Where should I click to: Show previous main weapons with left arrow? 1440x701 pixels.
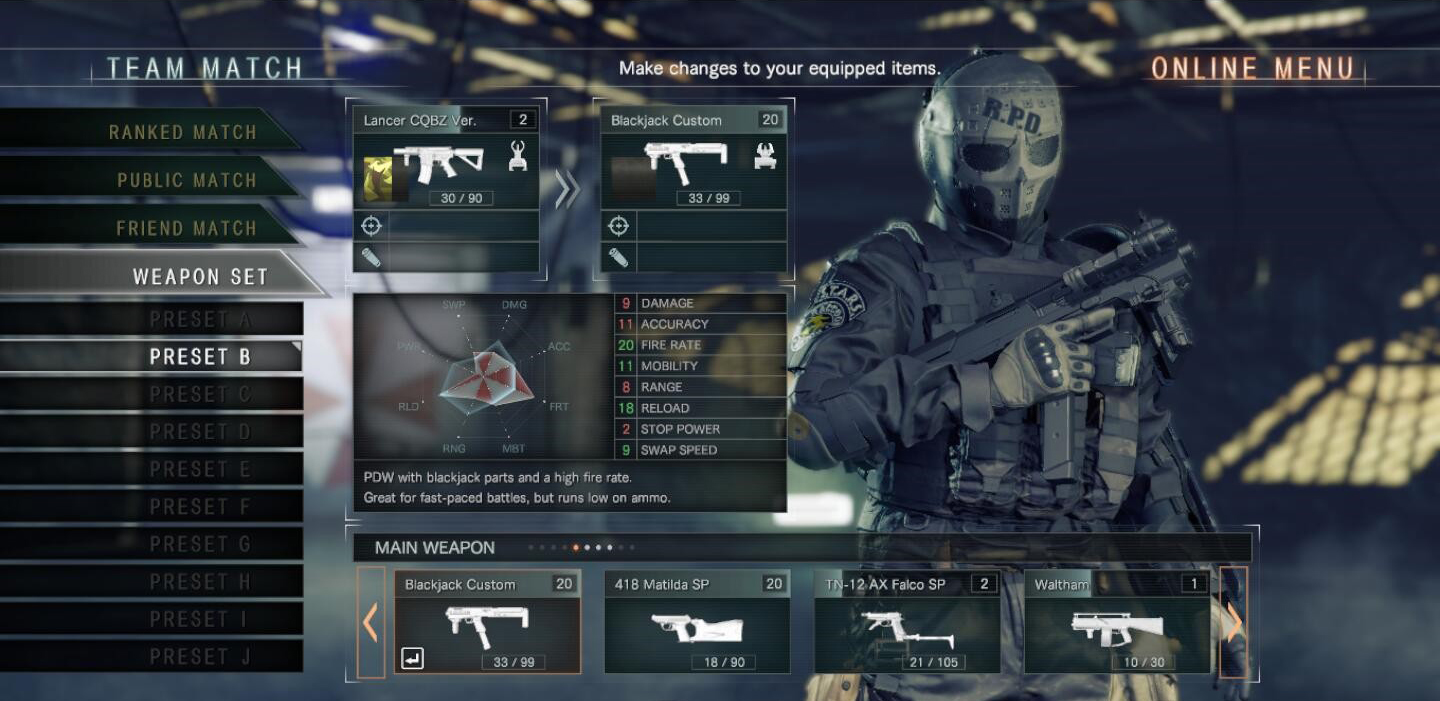pos(371,622)
